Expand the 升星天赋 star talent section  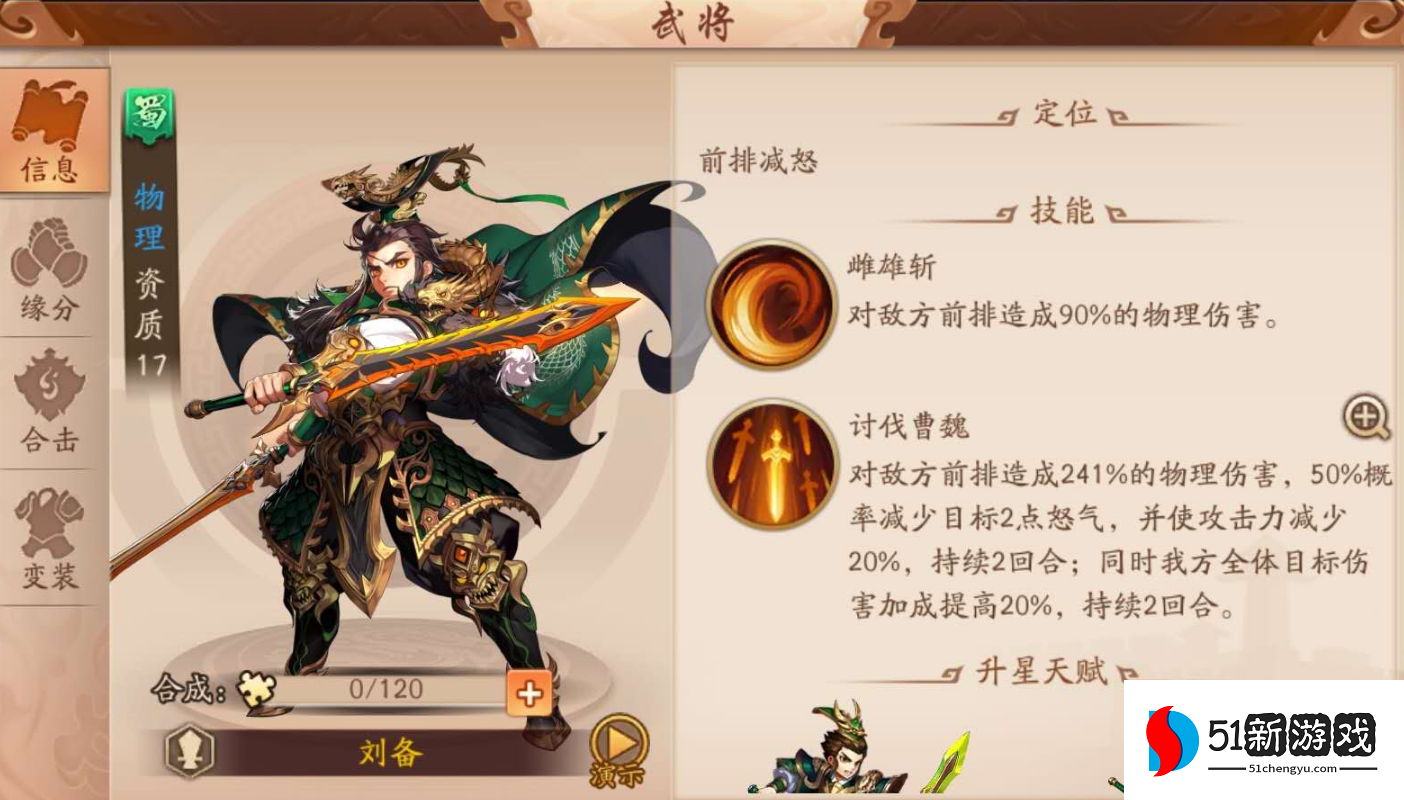(1045, 670)
